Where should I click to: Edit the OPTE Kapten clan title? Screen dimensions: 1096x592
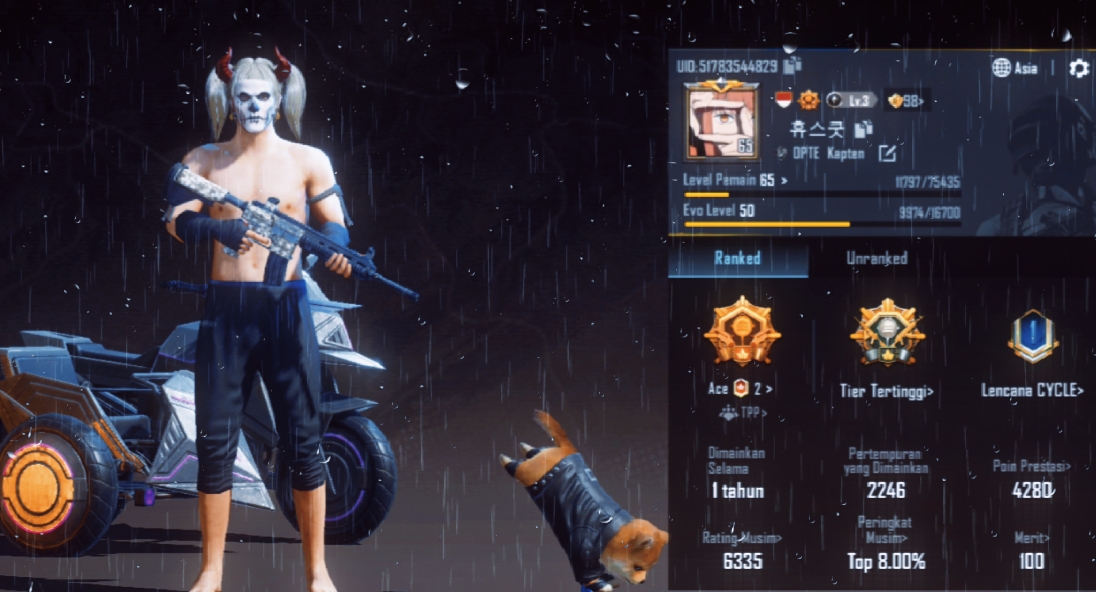point(887,153)
